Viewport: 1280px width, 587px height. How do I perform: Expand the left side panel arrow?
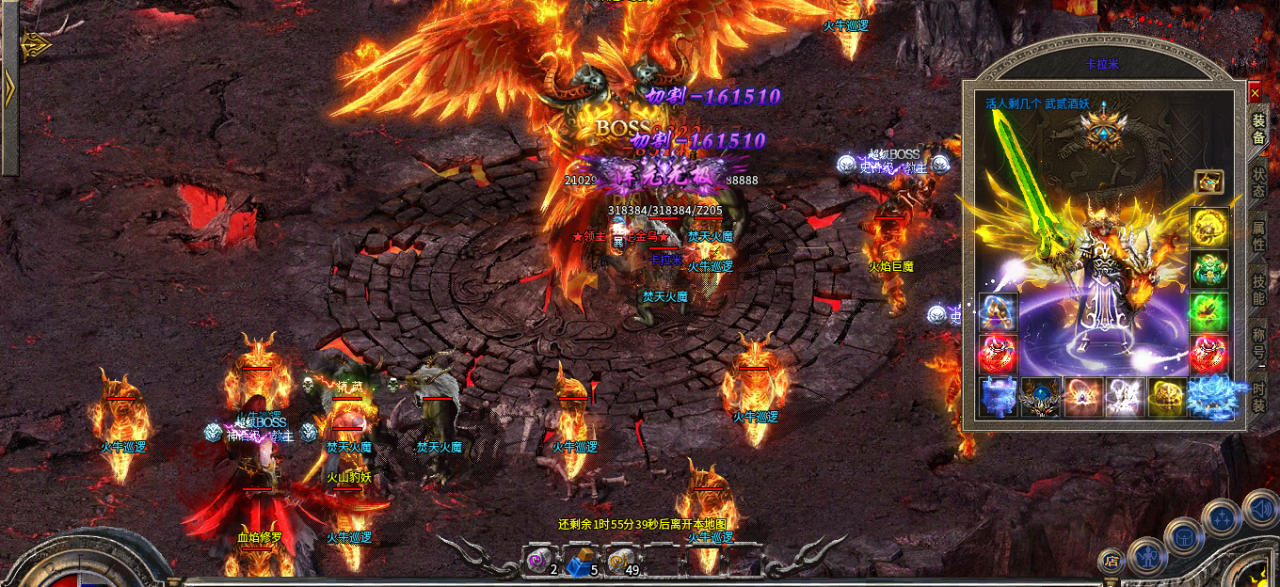9,90
